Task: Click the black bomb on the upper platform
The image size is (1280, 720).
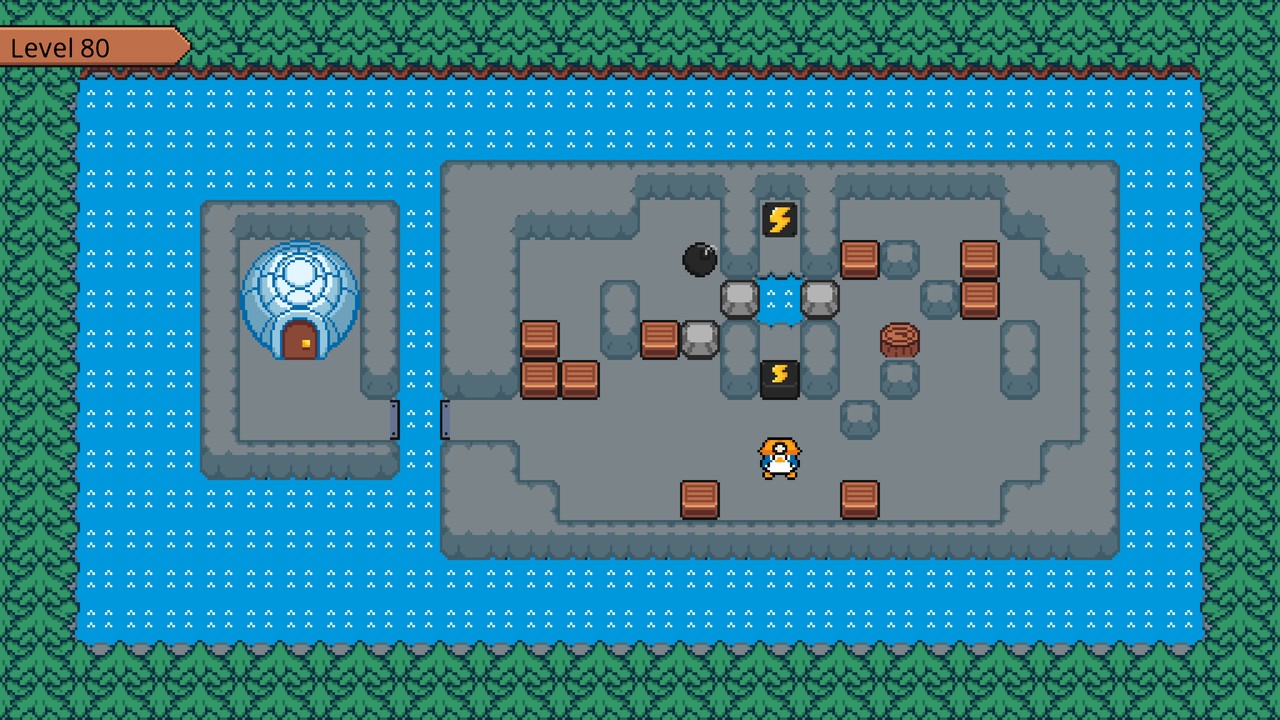Action: click(701, 260)
